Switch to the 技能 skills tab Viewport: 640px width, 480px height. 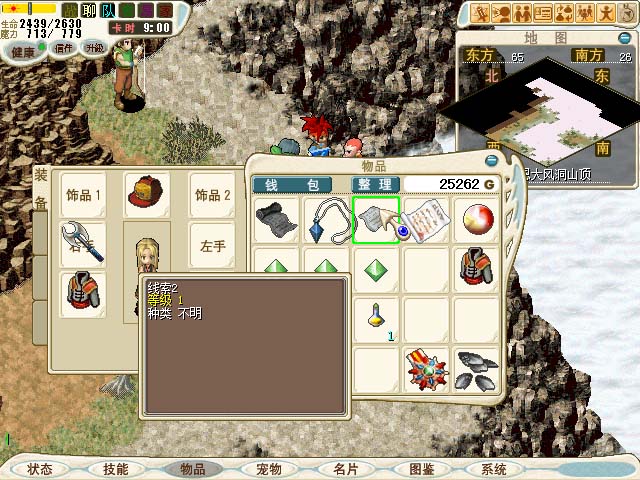pyautogui.click(x=116, y=469)
